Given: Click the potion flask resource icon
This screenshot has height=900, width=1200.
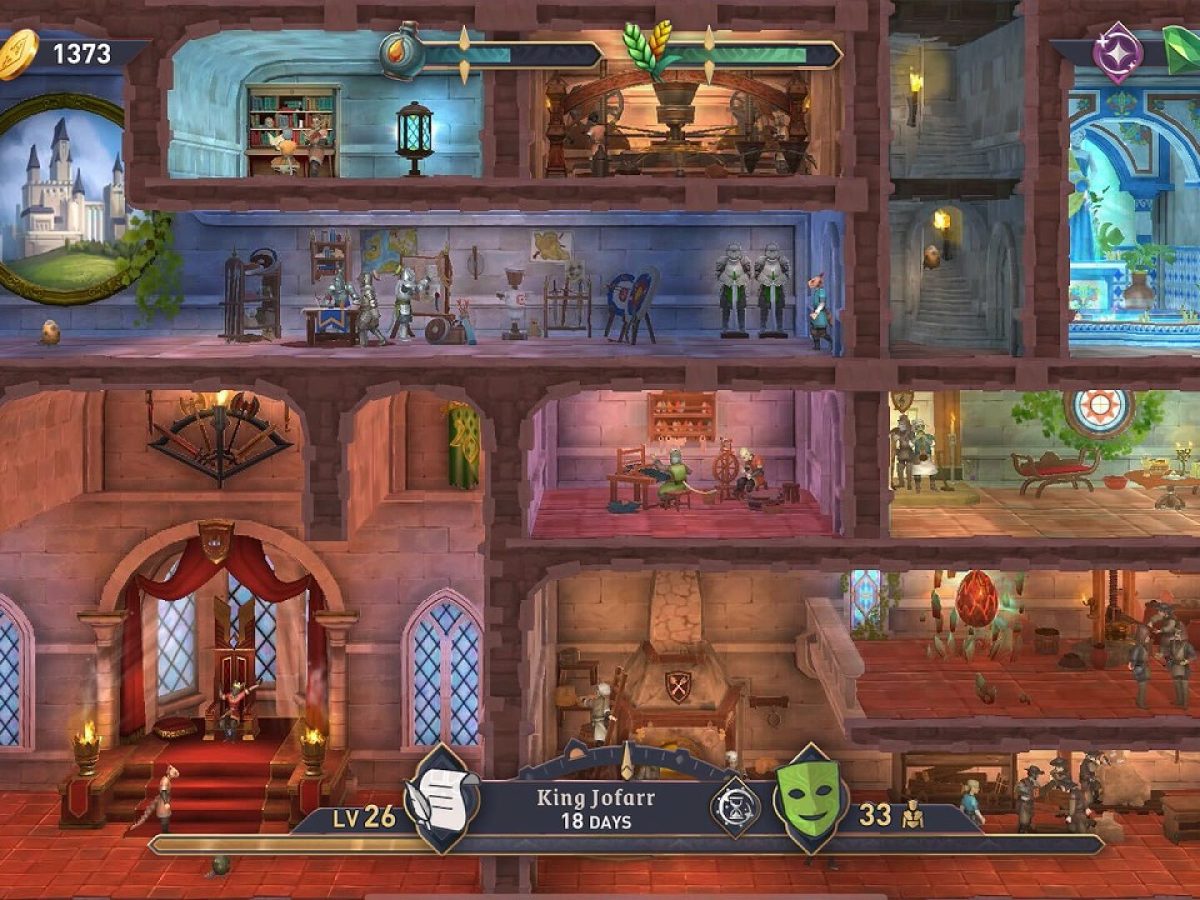Looking at the screenshot, I should coord(400,50).
